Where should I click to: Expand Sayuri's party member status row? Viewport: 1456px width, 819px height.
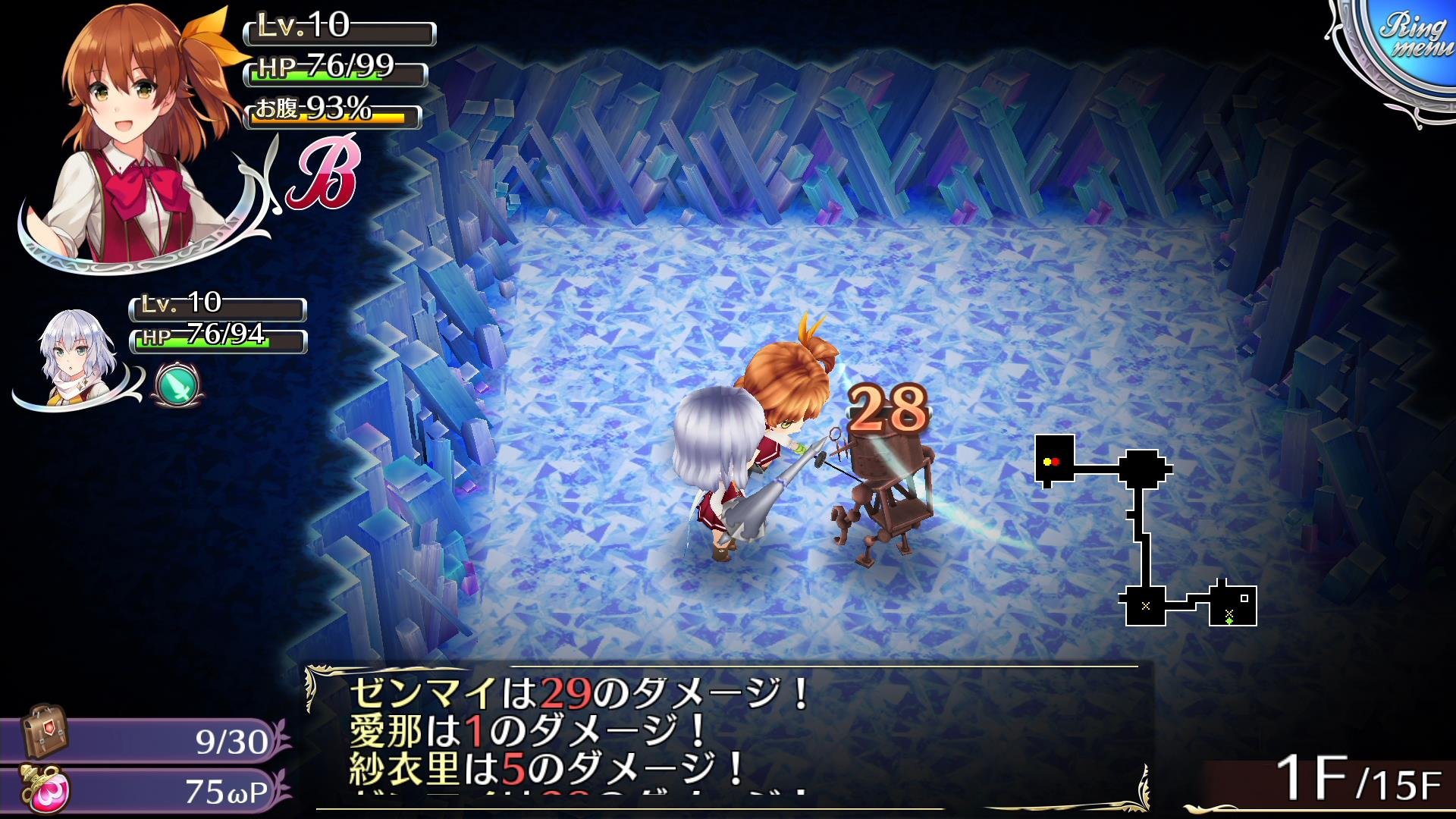[216, 311]
